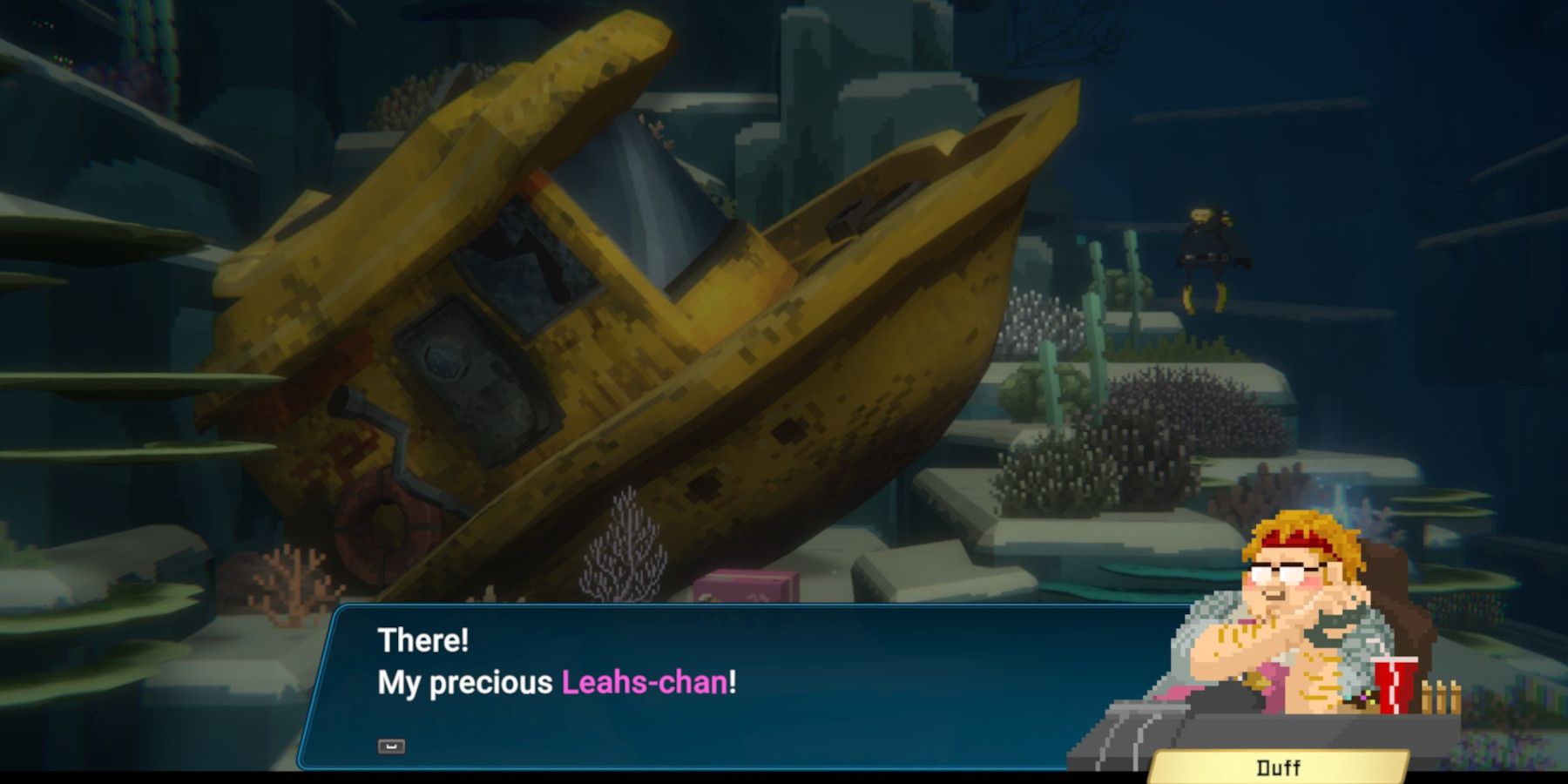
Task: Select the Duff nameplate banner
Action: coord(1277,767)
